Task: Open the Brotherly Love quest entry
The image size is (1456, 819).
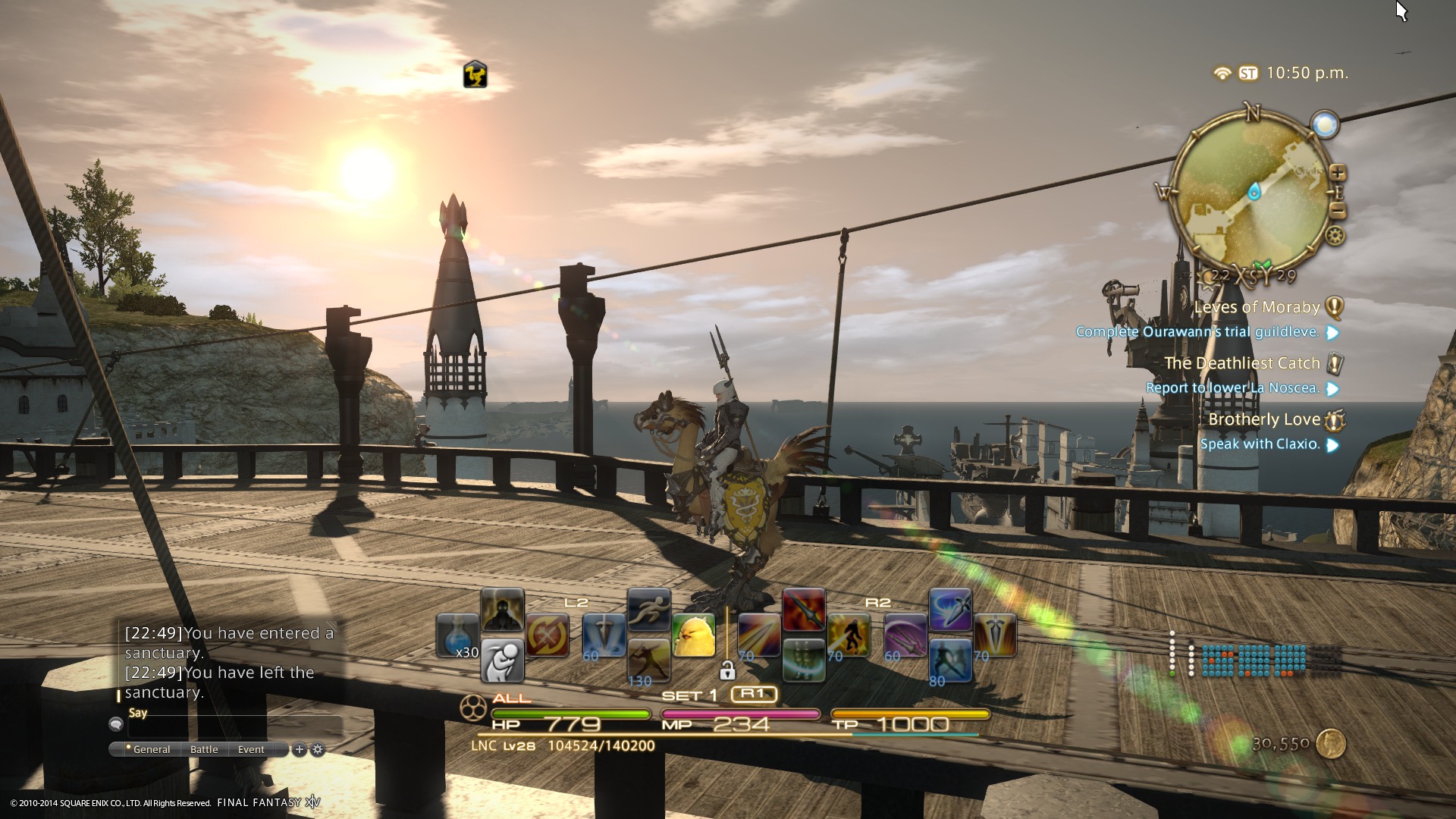Action: tap(1264, 419)
